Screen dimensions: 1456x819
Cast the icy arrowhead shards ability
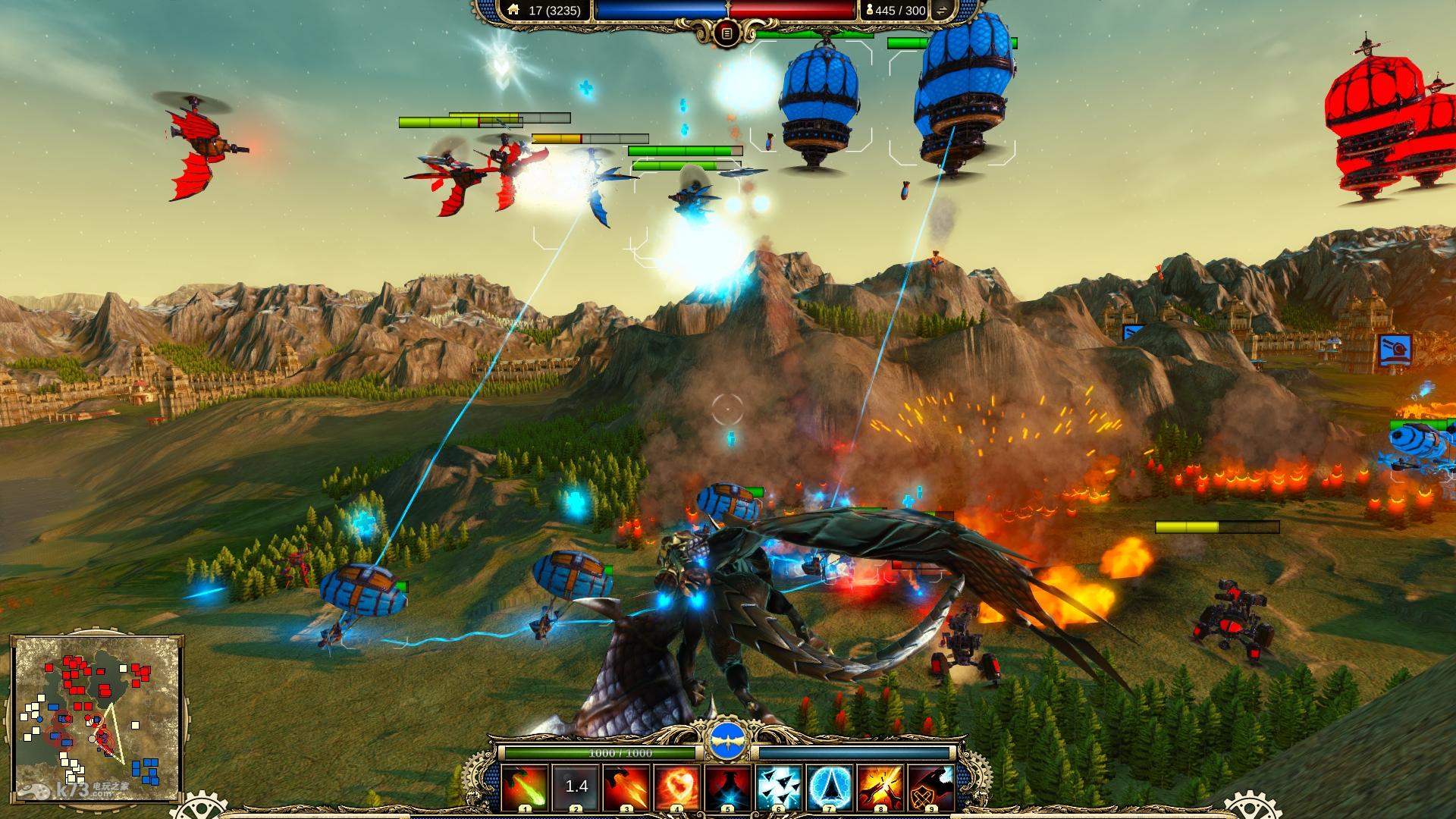pos(779,787)
